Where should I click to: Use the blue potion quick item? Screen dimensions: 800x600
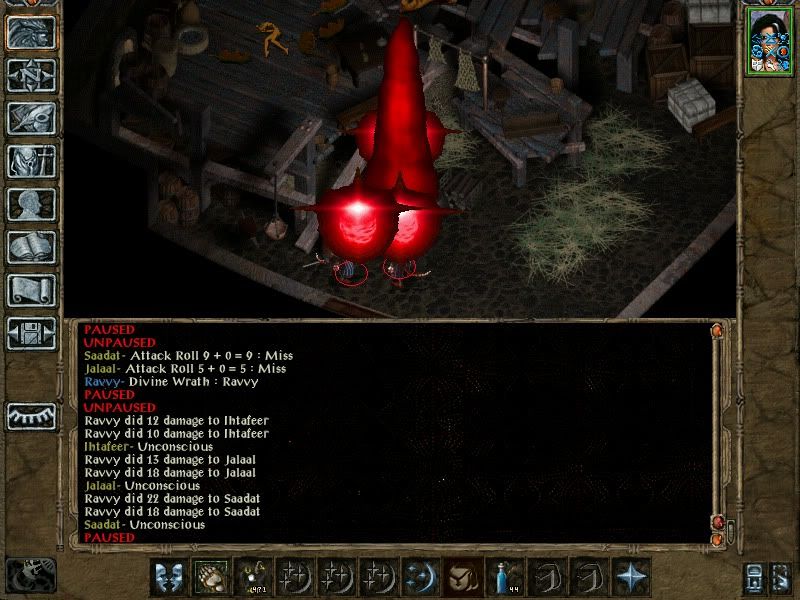click(506, 576)
